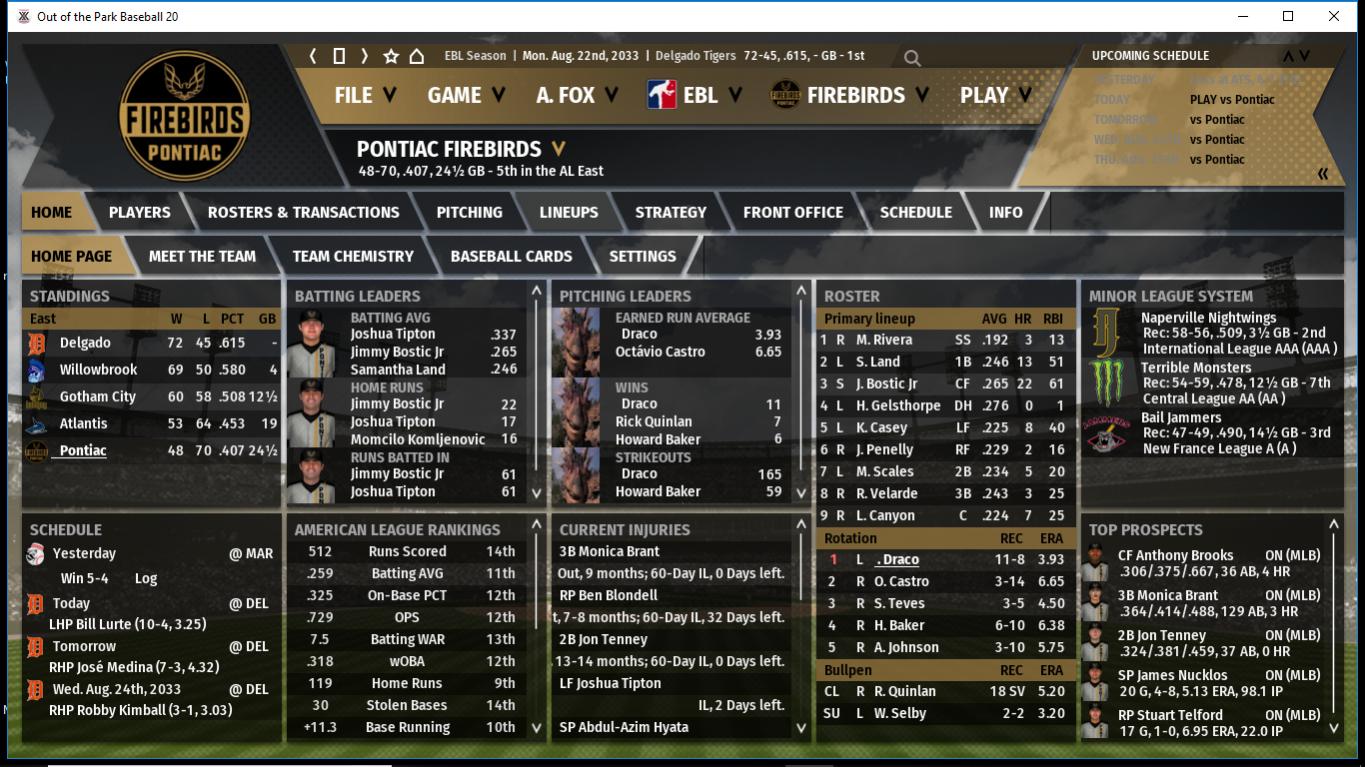
Task: Show the SCHEDULE tab
Action: click(915, 212)
